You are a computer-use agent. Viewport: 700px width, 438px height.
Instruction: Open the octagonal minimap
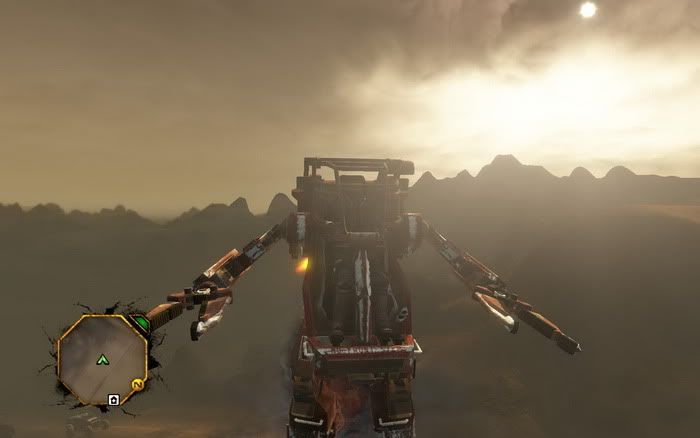pos(102,358)
